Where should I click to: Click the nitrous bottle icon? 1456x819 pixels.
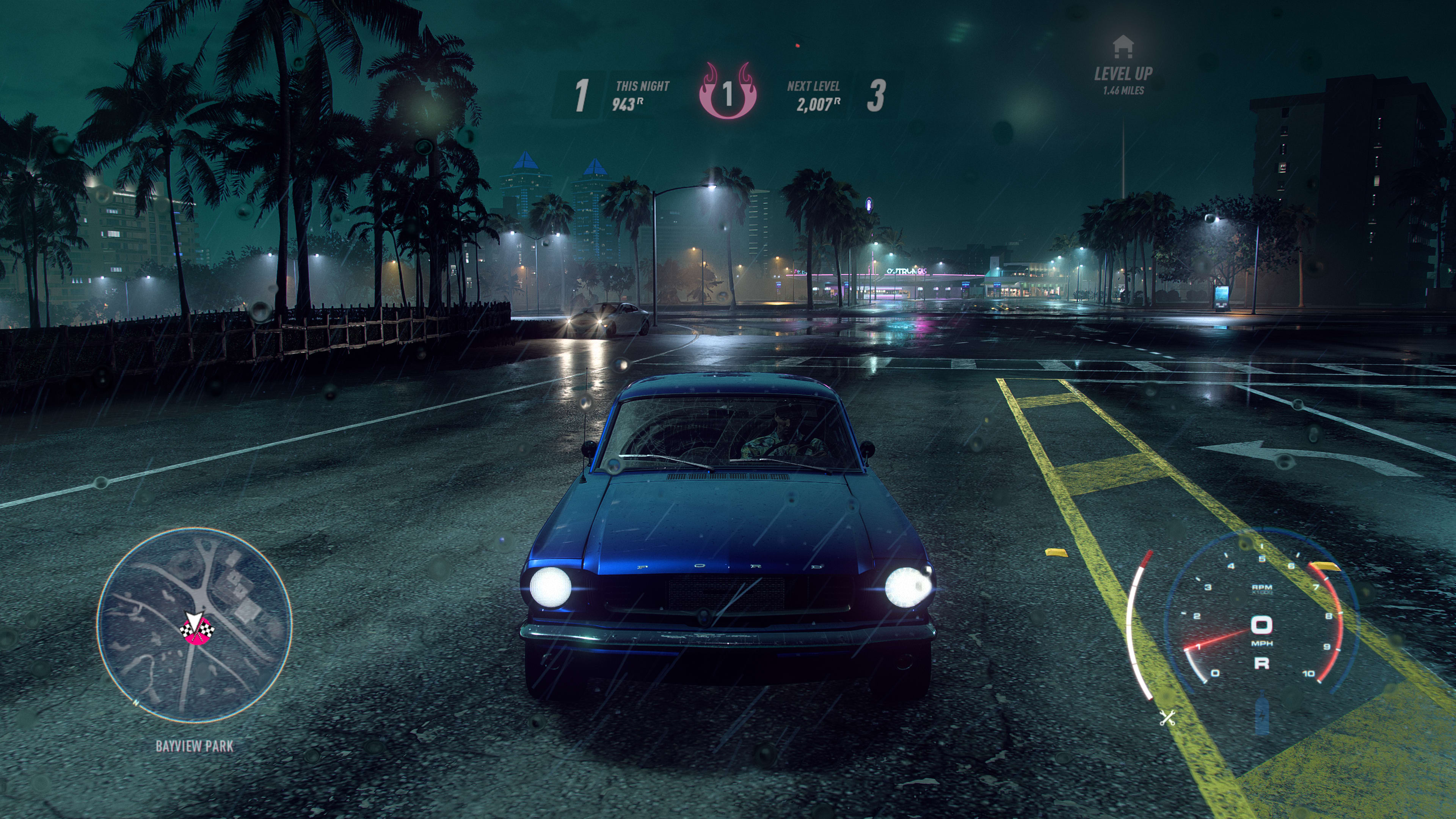pyautogui.click(x=1261, y=715)
